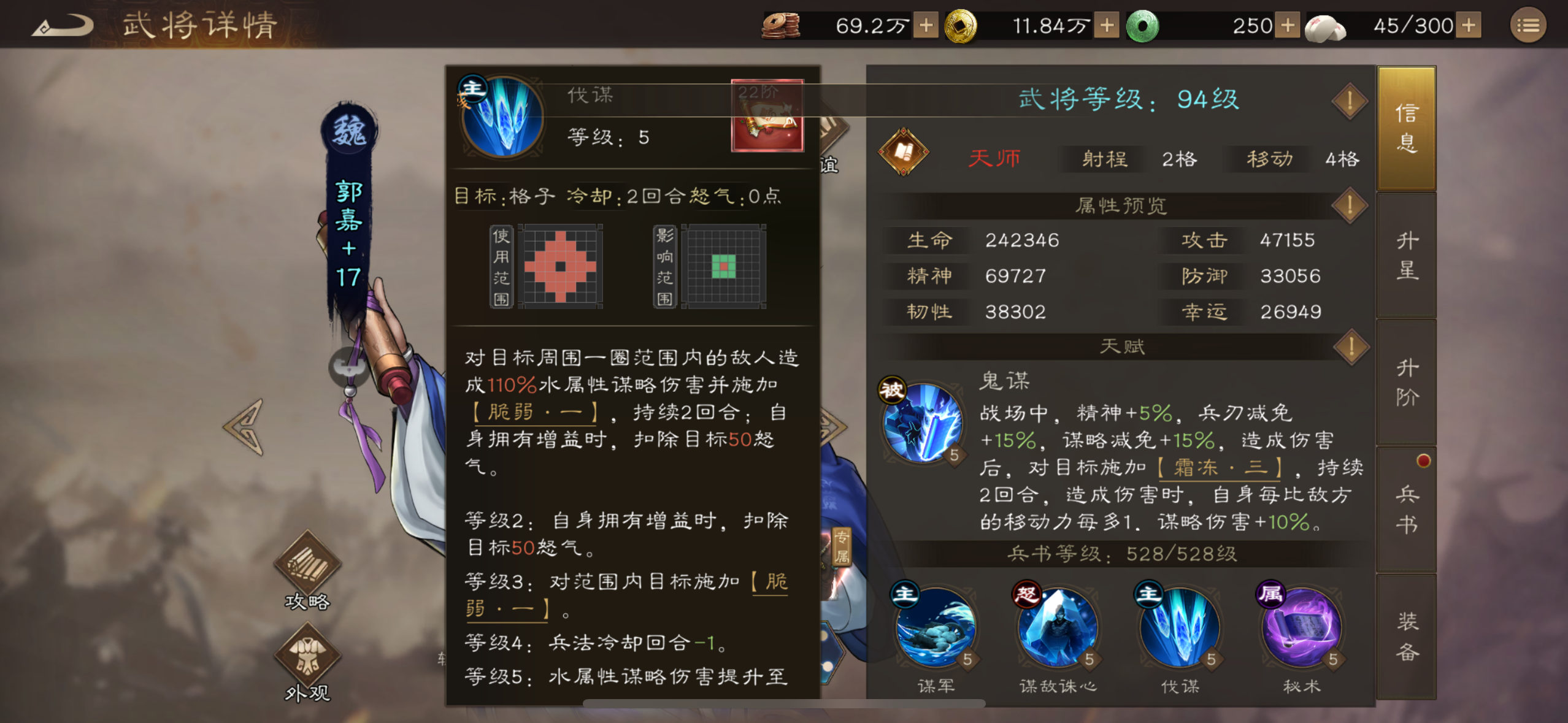This screenshot has width=1568, height=723.
Task: Open the list menu at top right
Action: click(1527, 26)
